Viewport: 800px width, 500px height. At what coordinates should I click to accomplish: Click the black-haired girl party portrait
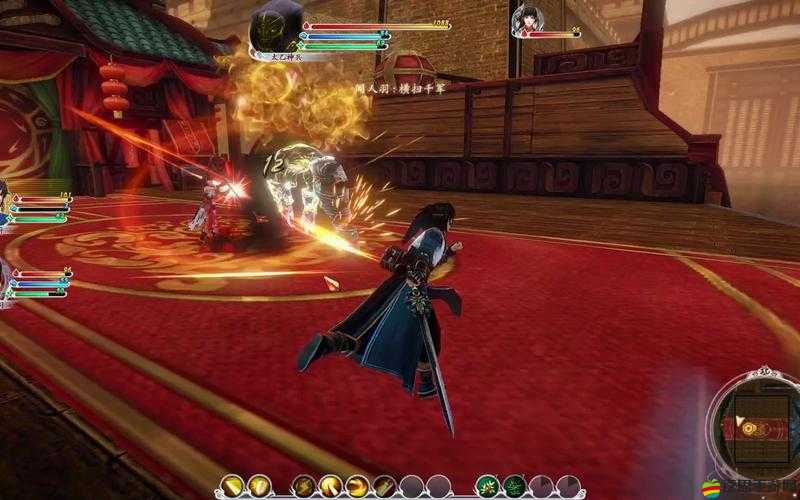(526, 20)
